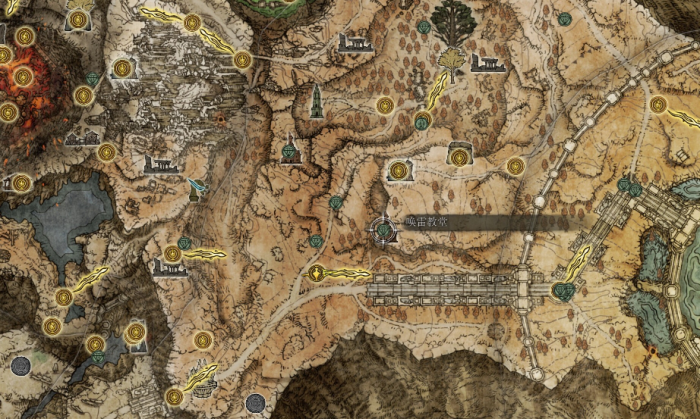Click the teal marker at the bridge's east end
Image resolution: width=700 pixels, height=419 pixels.
pos(564,292)
